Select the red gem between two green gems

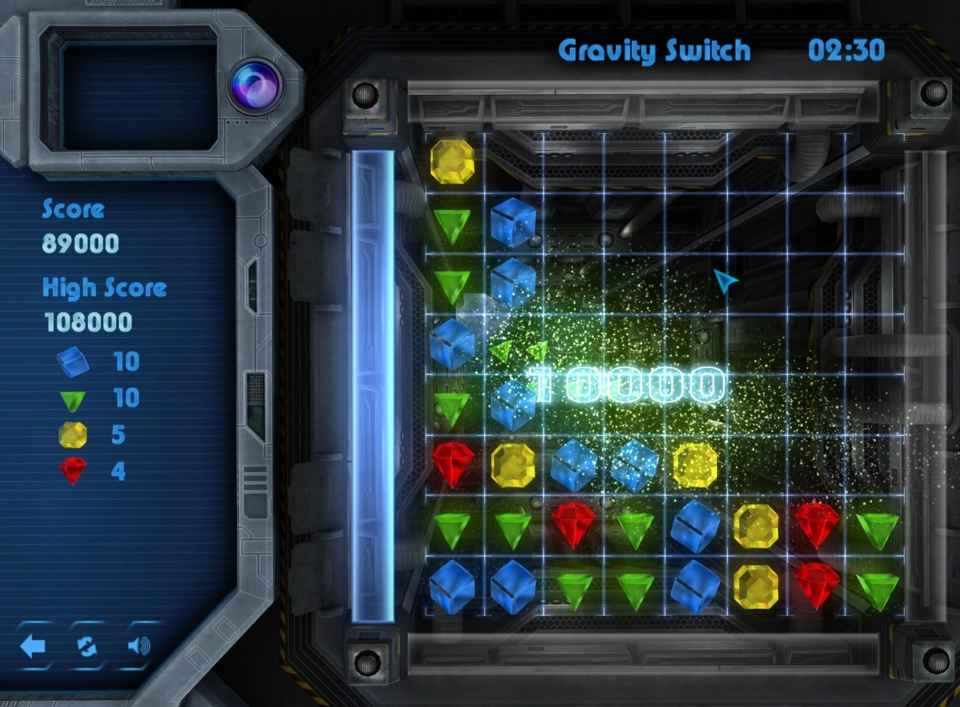click(x=573, y=525)
